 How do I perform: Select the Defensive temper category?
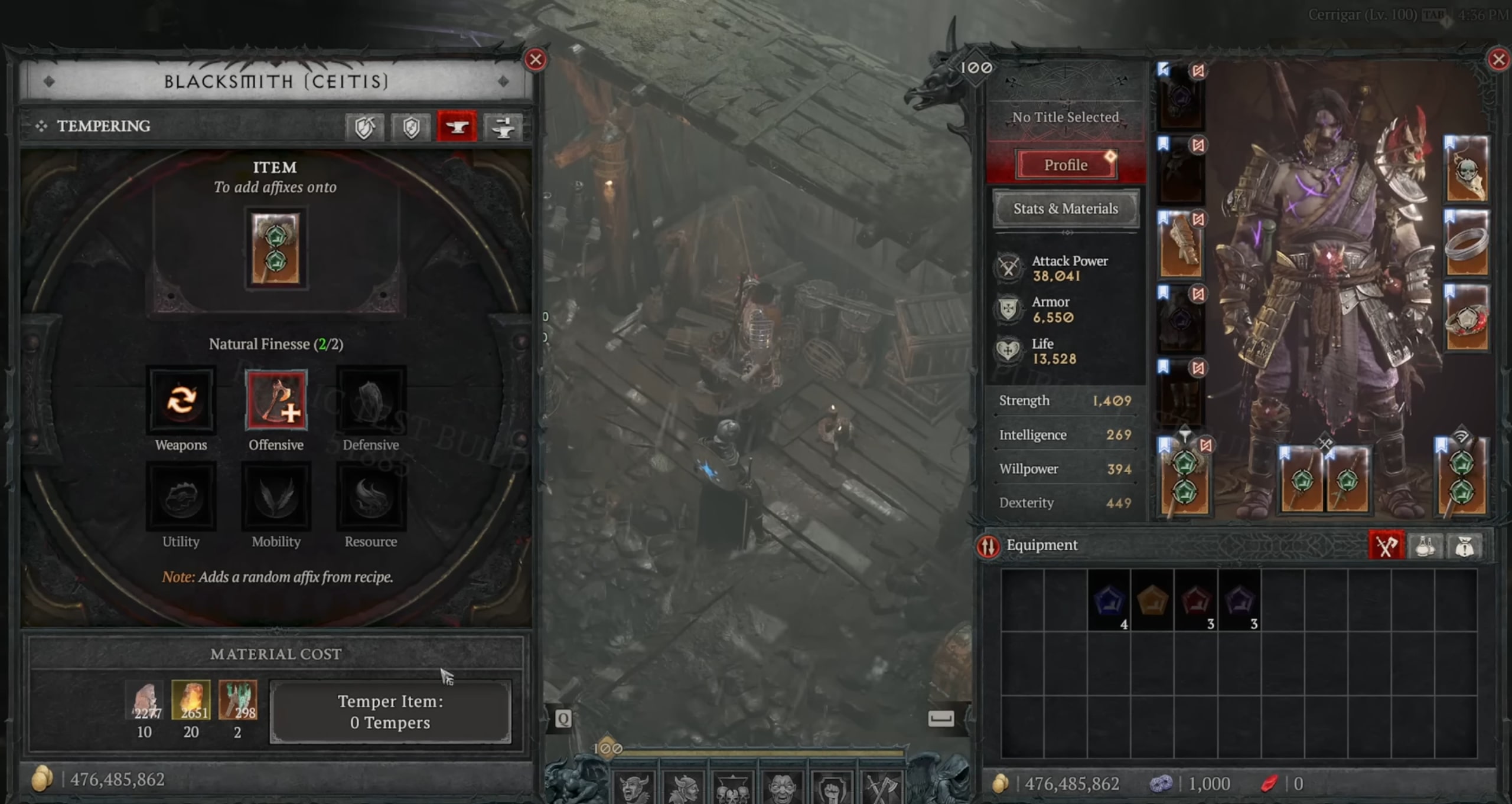(x=371, y=400)
